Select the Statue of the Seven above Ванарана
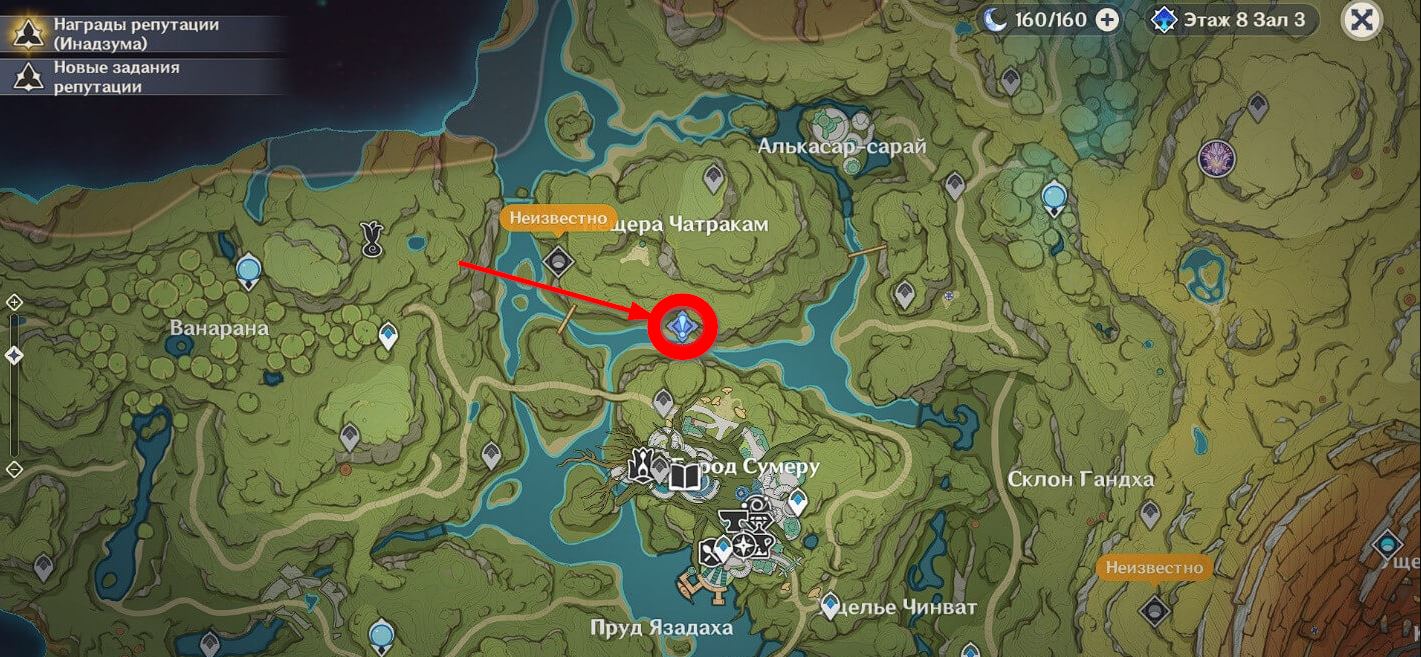The image size is (1421, 657). click(248, 270)
